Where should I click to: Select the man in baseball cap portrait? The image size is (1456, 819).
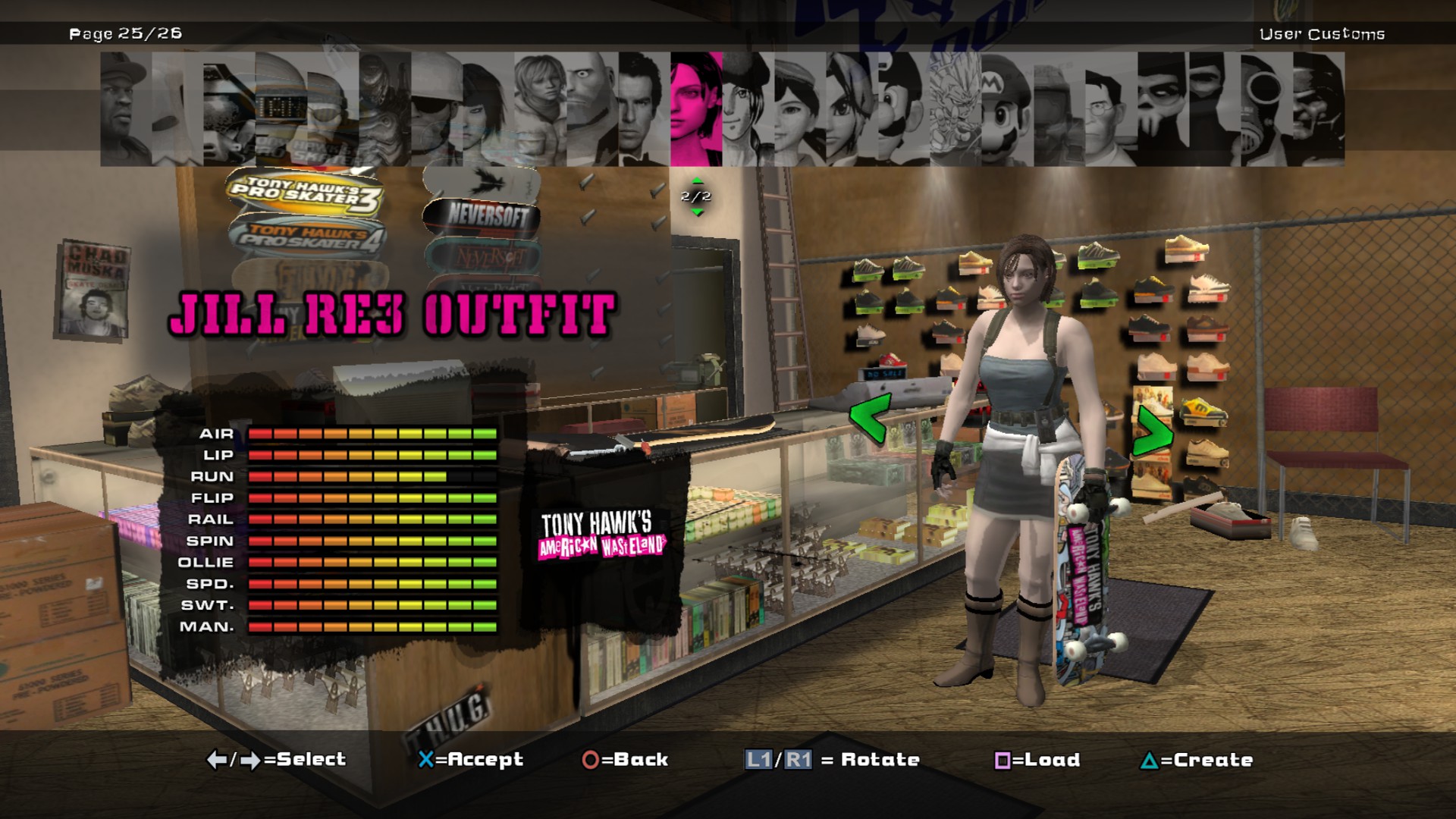(126, 108)
